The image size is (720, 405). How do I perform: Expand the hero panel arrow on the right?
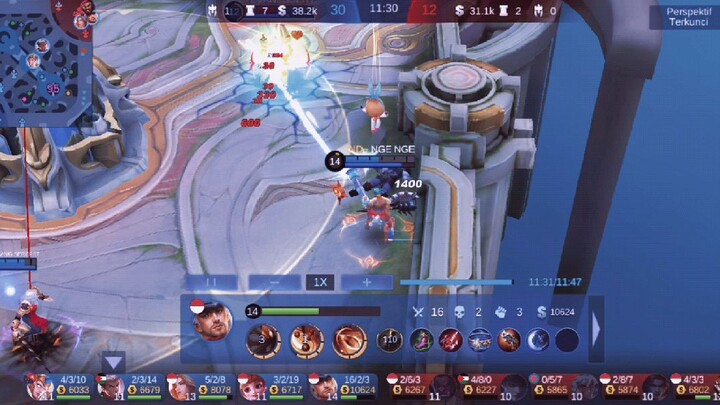pos(596,328)
